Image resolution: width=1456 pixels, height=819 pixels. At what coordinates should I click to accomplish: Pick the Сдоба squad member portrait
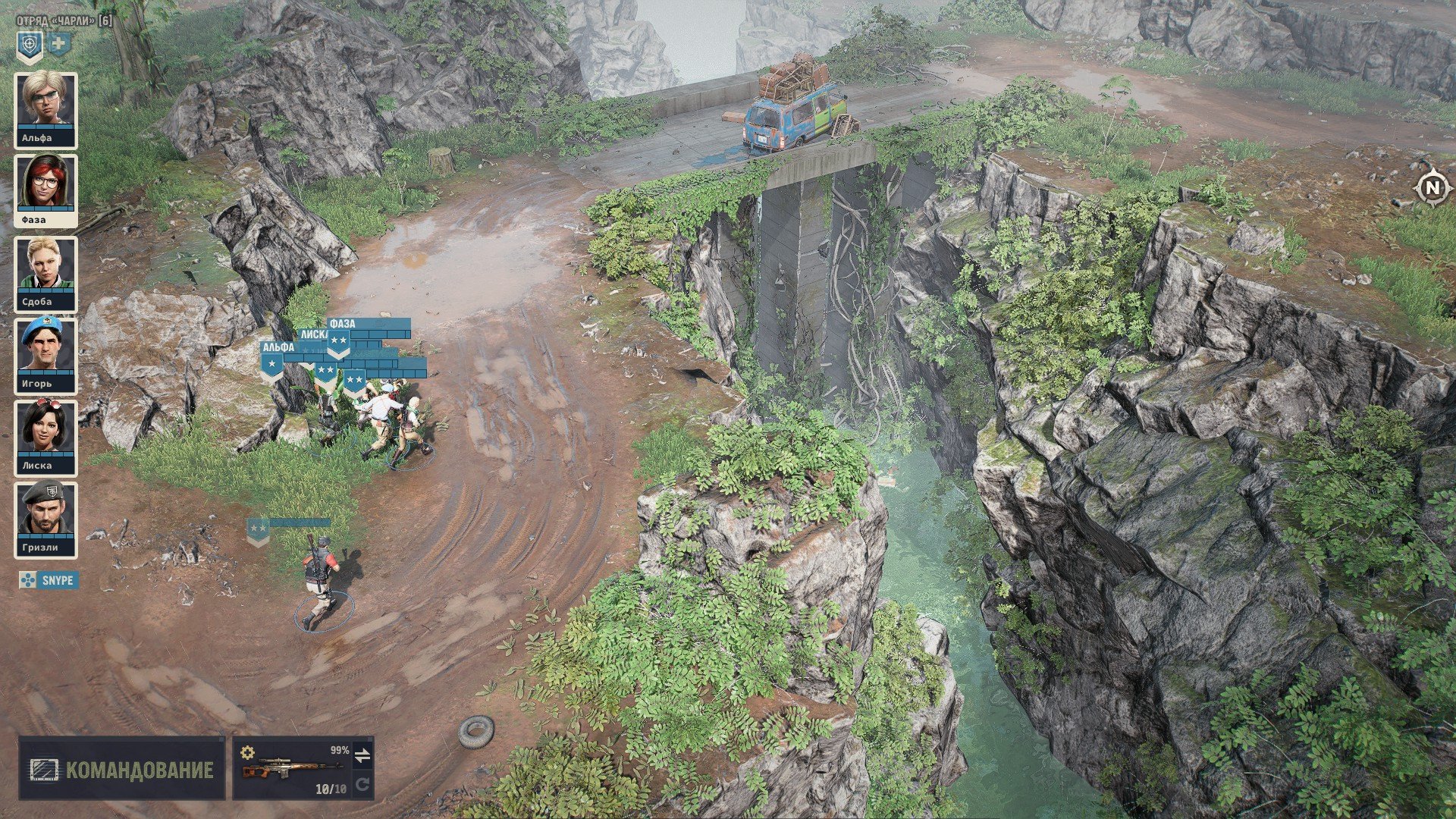point(45,273)
